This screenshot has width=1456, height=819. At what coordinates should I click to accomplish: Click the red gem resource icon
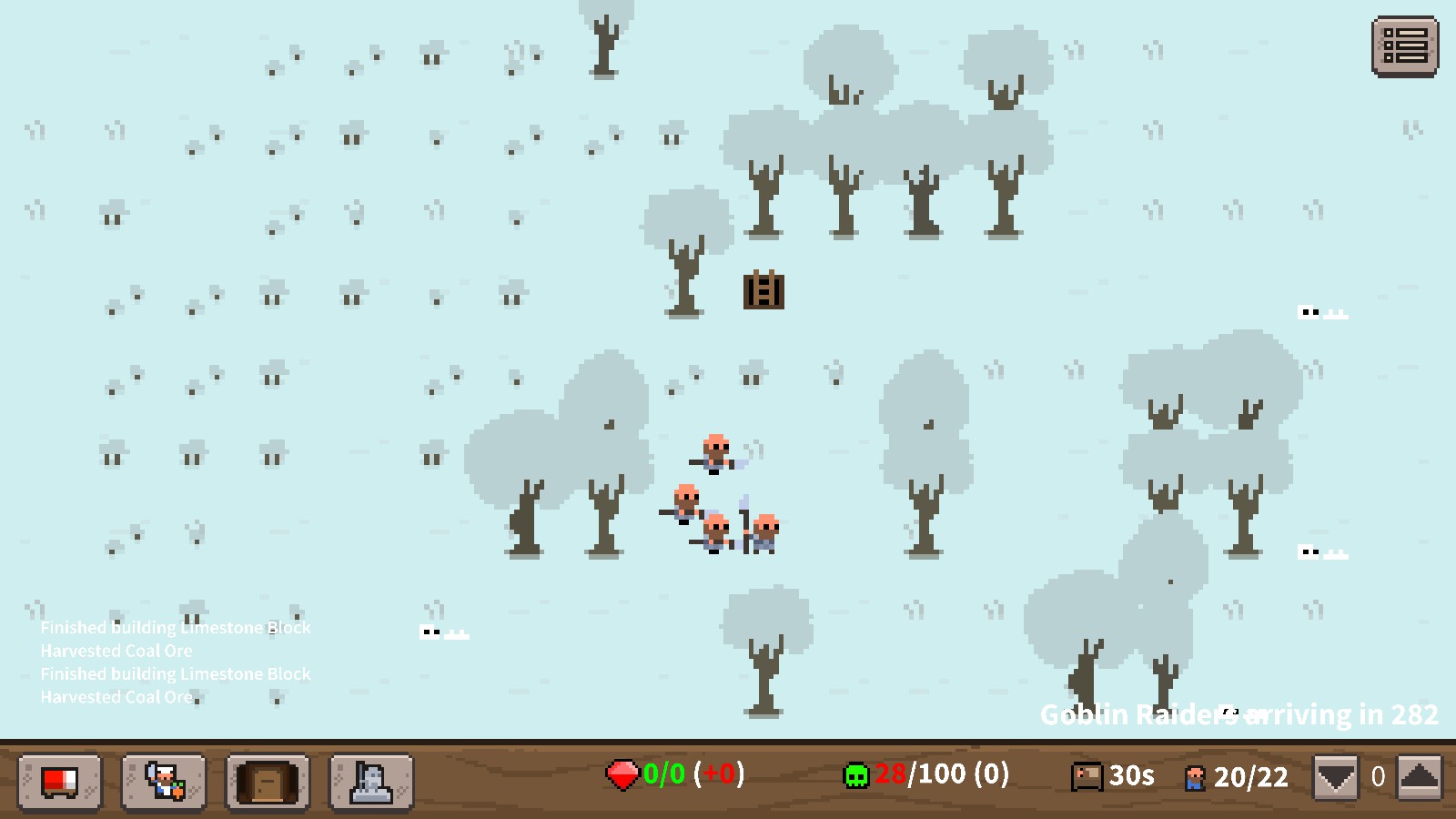622,776
